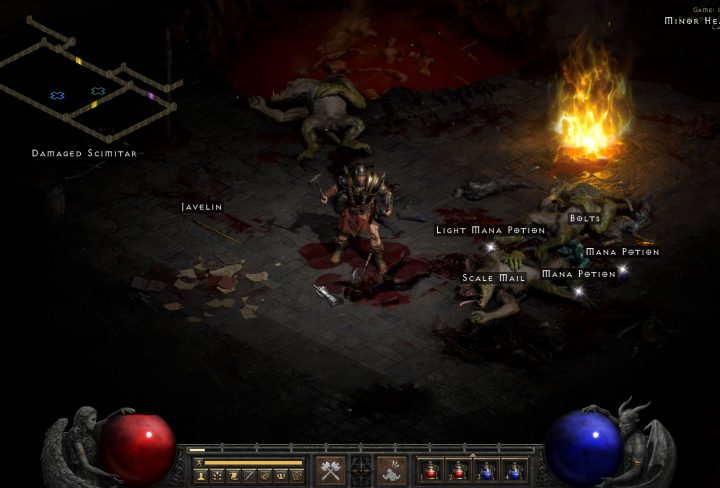720x488 pixels.
Task: Open the right skill selector icon
Action: [391, 469]
